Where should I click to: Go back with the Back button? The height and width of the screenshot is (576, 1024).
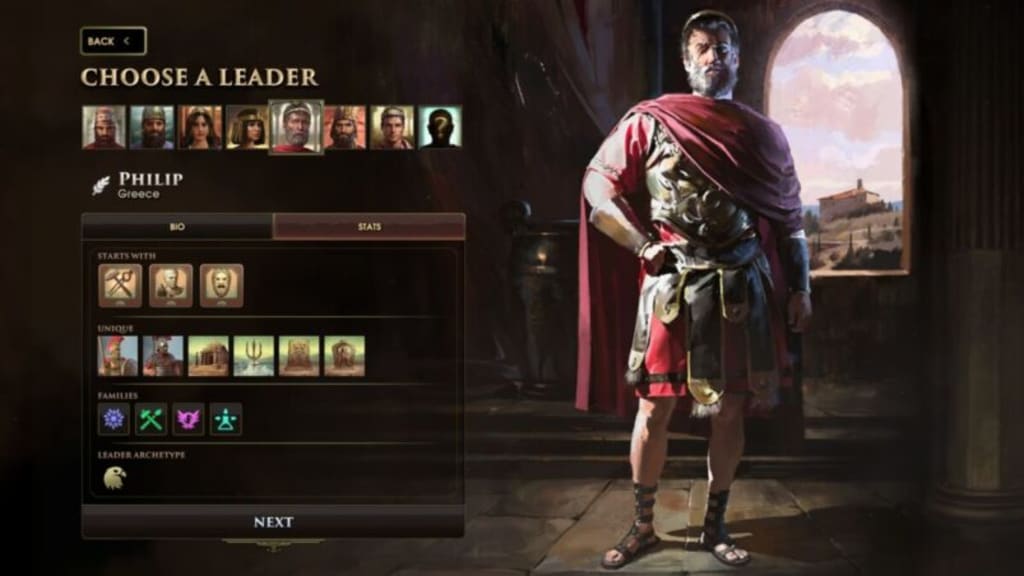[x=113, y=41]
